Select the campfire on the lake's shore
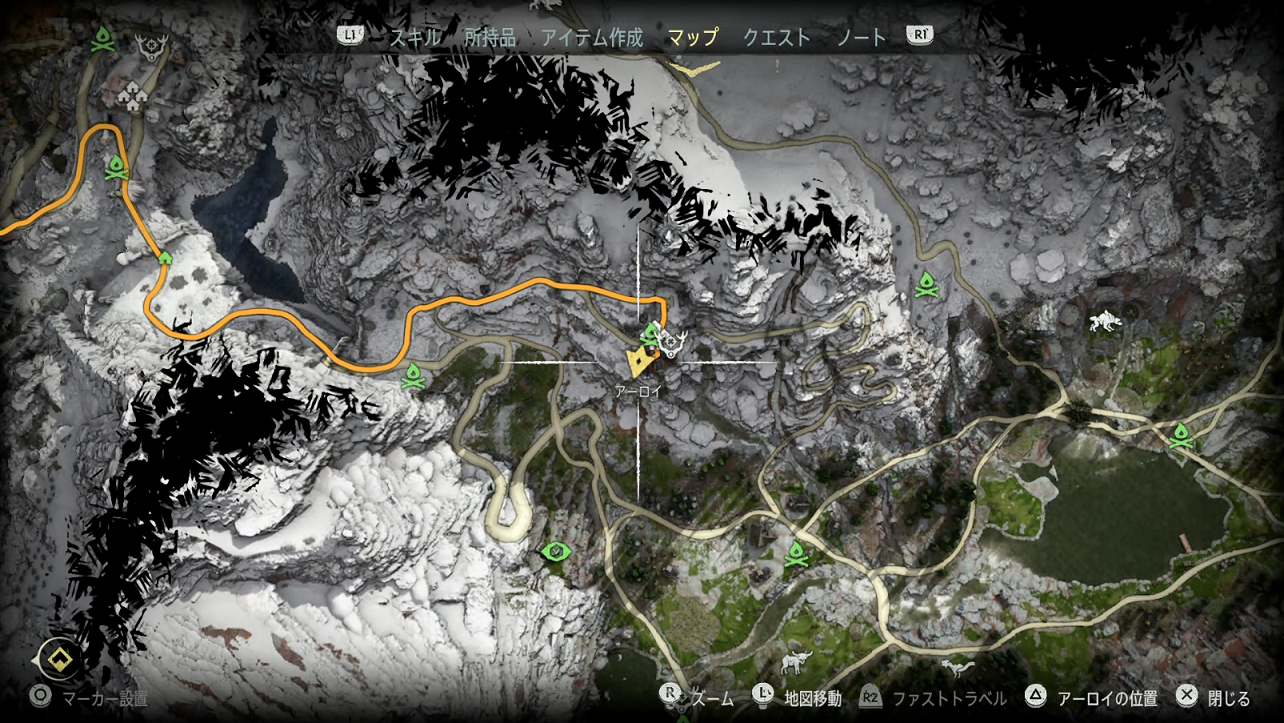 [1181, 435]
